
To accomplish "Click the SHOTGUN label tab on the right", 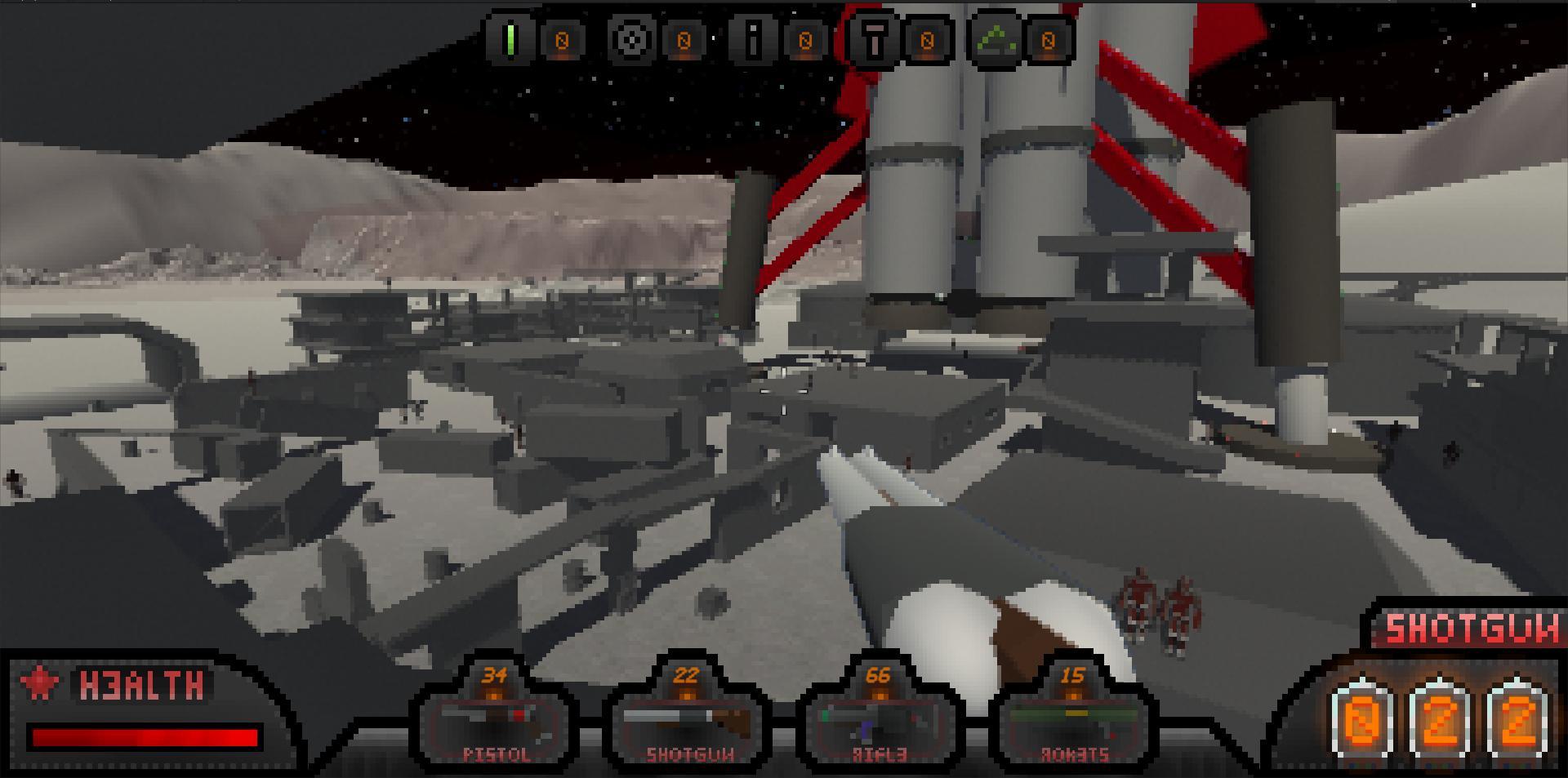I will 1474,629.
